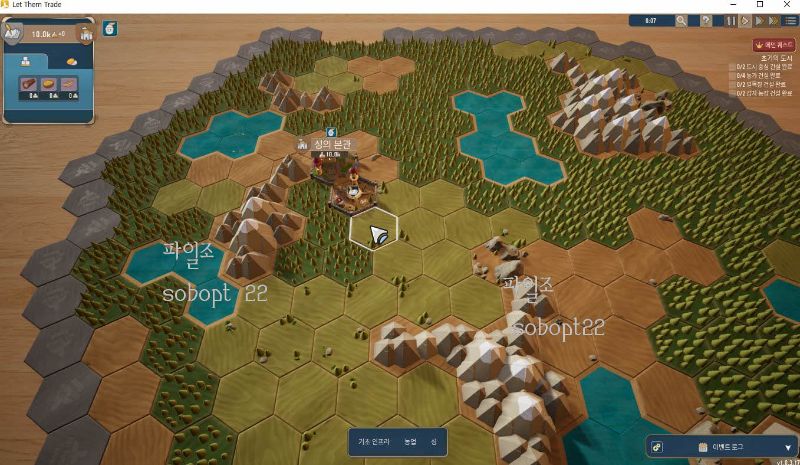Set game to double fast-forward speed
This screenshot has width=800, height=465.
[x=759, y=20]
